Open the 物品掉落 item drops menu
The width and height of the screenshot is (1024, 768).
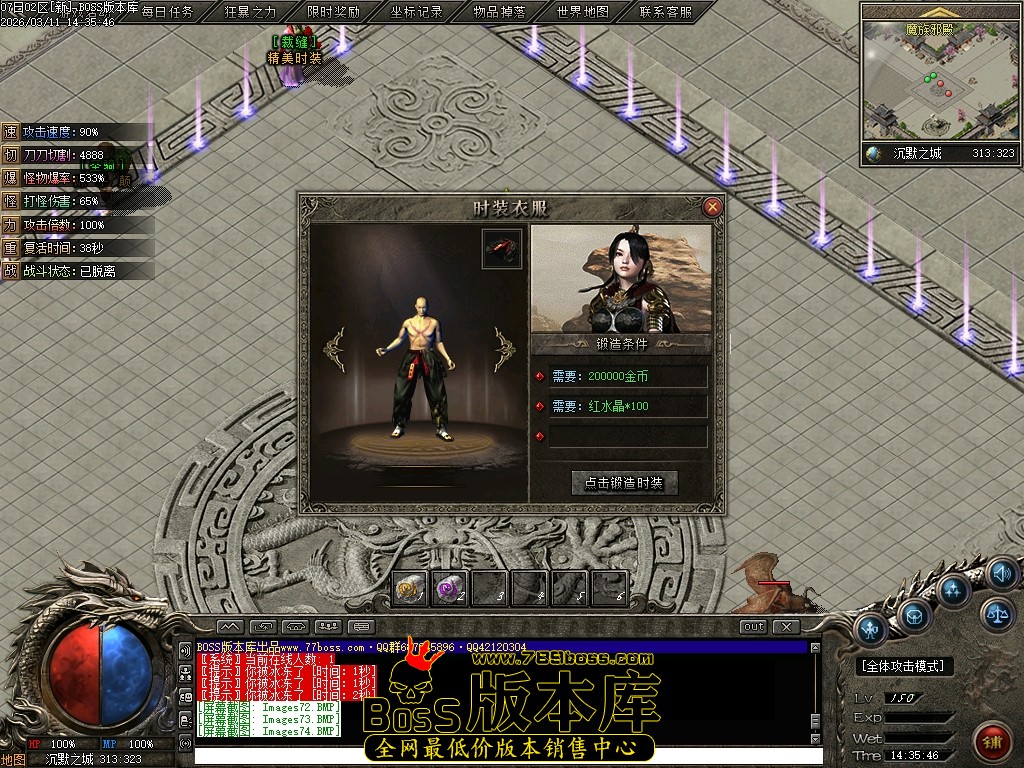click(x=499, y=12)
